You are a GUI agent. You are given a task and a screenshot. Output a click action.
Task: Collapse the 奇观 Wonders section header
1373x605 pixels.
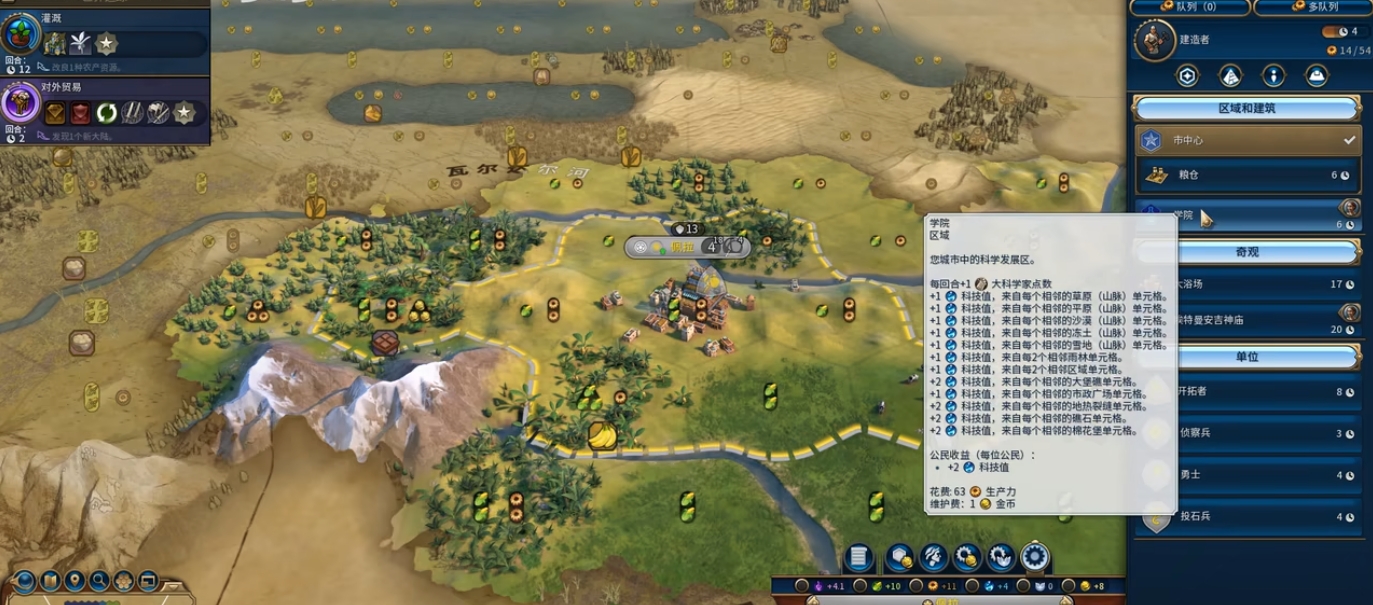pos(1247,250)
